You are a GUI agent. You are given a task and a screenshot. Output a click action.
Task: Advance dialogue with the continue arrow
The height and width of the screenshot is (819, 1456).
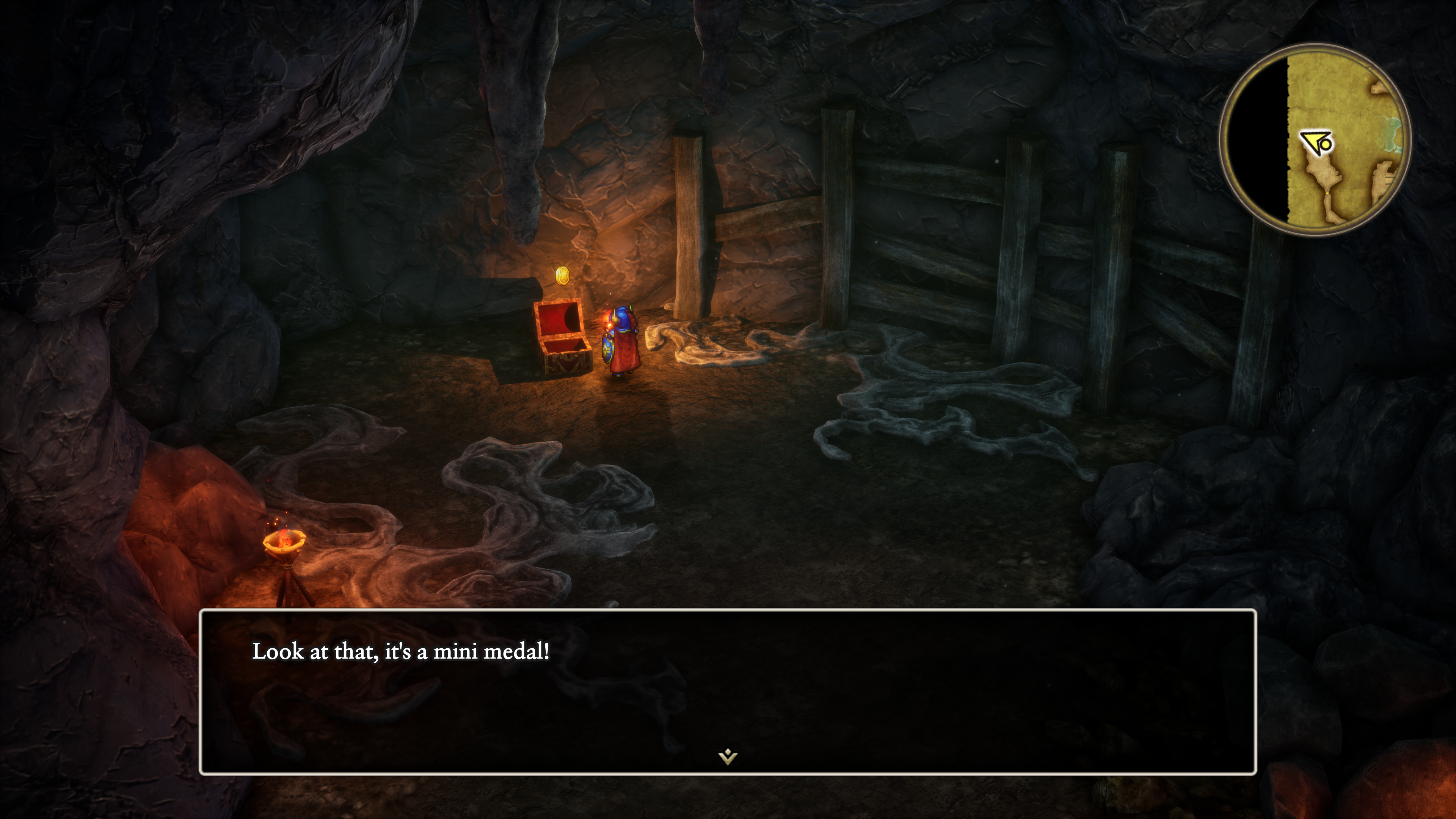pyautogui.click(x=728, y=756)
